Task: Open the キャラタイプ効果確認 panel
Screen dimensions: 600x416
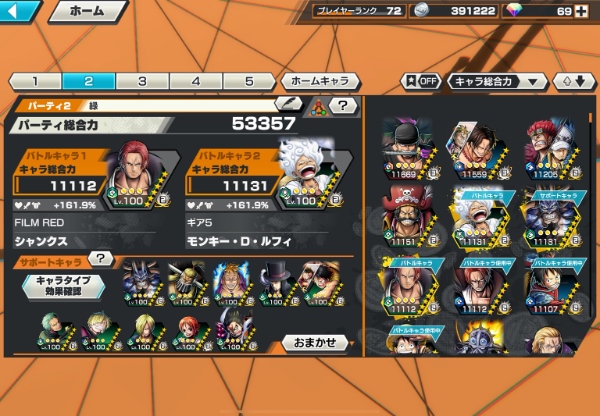Action: point(63,286)
